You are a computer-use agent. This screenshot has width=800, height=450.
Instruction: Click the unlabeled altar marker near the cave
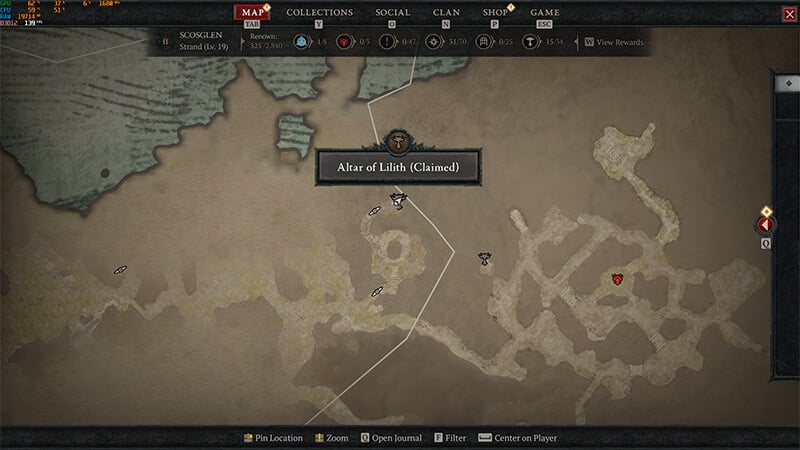click(x=485, y=258)
